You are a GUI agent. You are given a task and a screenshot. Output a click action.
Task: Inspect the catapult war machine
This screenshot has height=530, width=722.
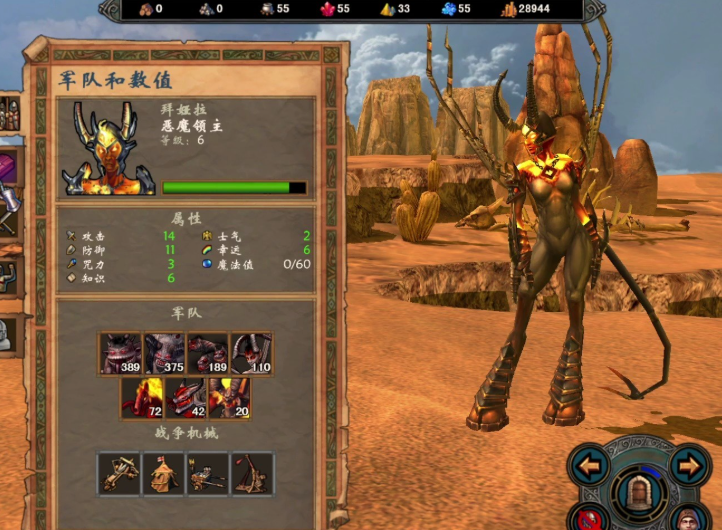251,473
